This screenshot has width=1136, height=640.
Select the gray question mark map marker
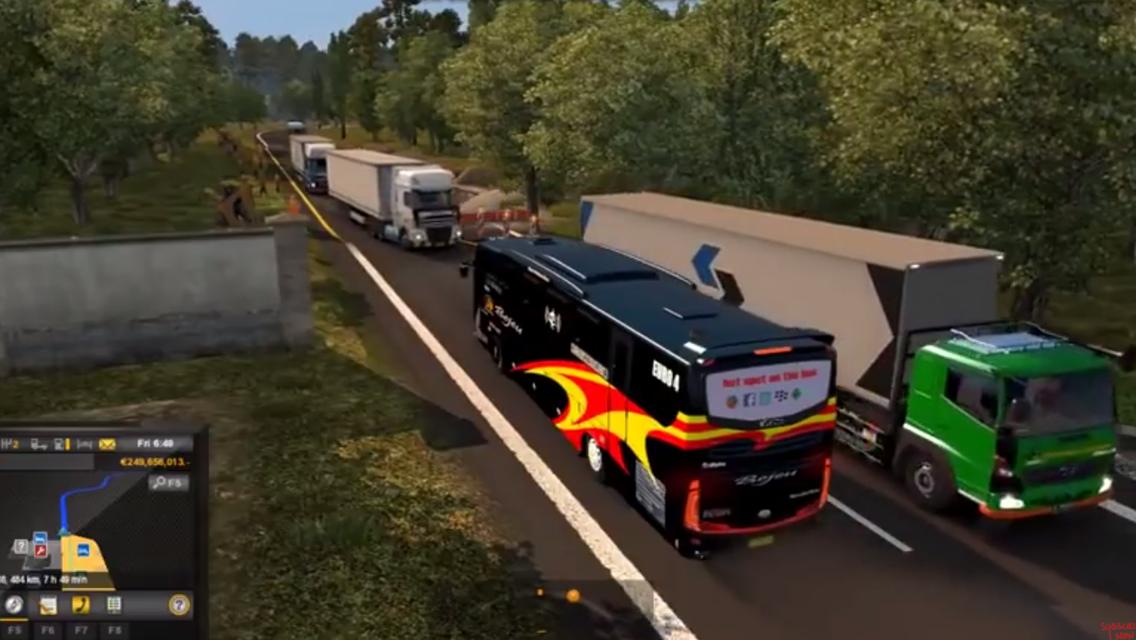tap(21, 546)
